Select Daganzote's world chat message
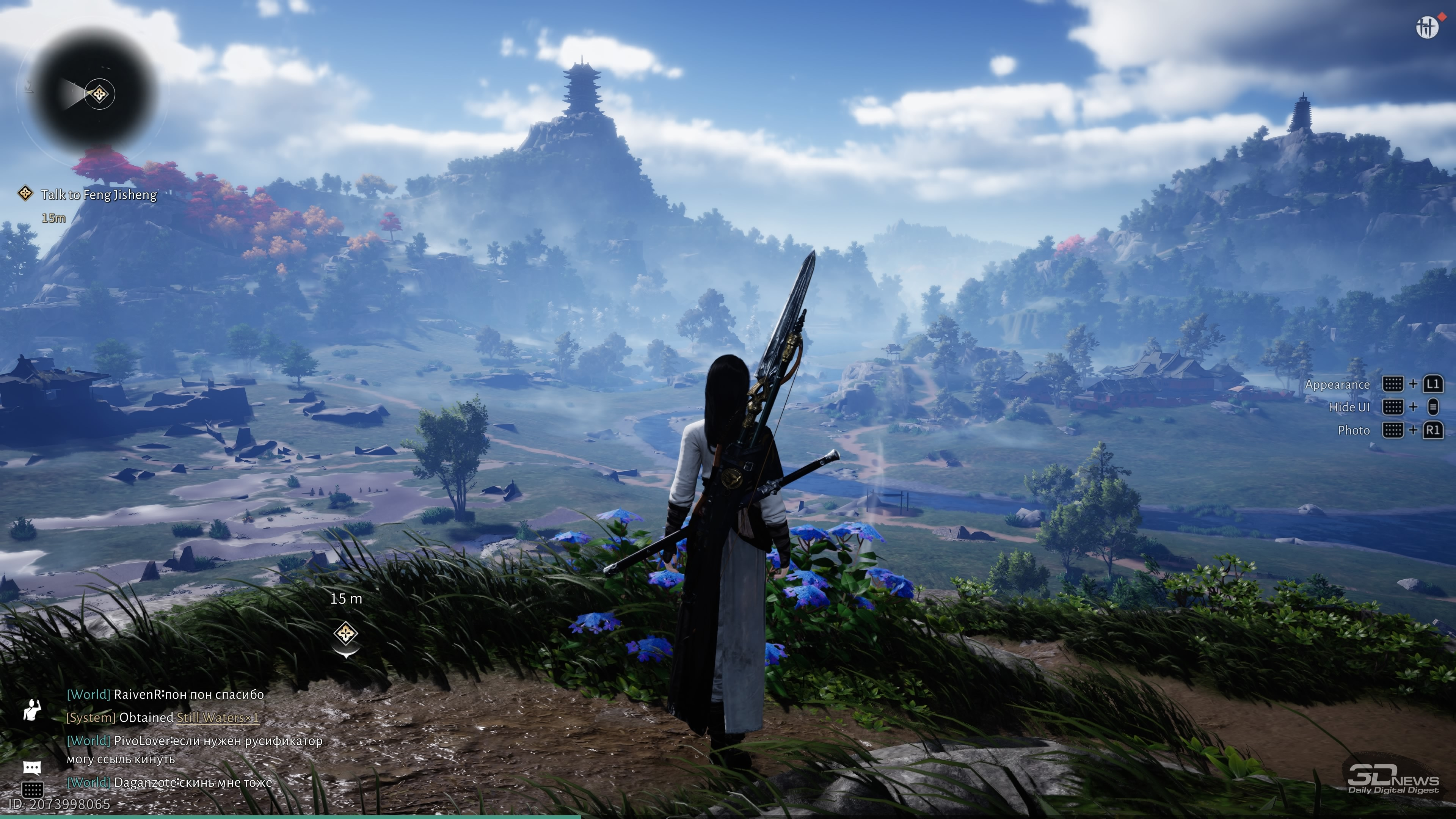The width and height of the screenshot is (1456, 819). click(x=169, y=783)
